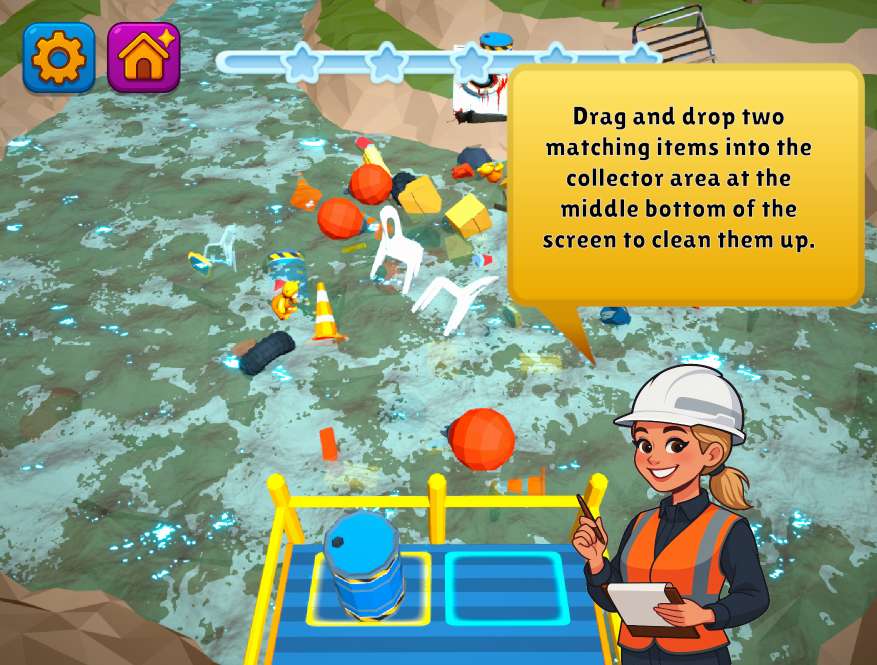
Task: Go to the home screen
Action: coord(143,58)
